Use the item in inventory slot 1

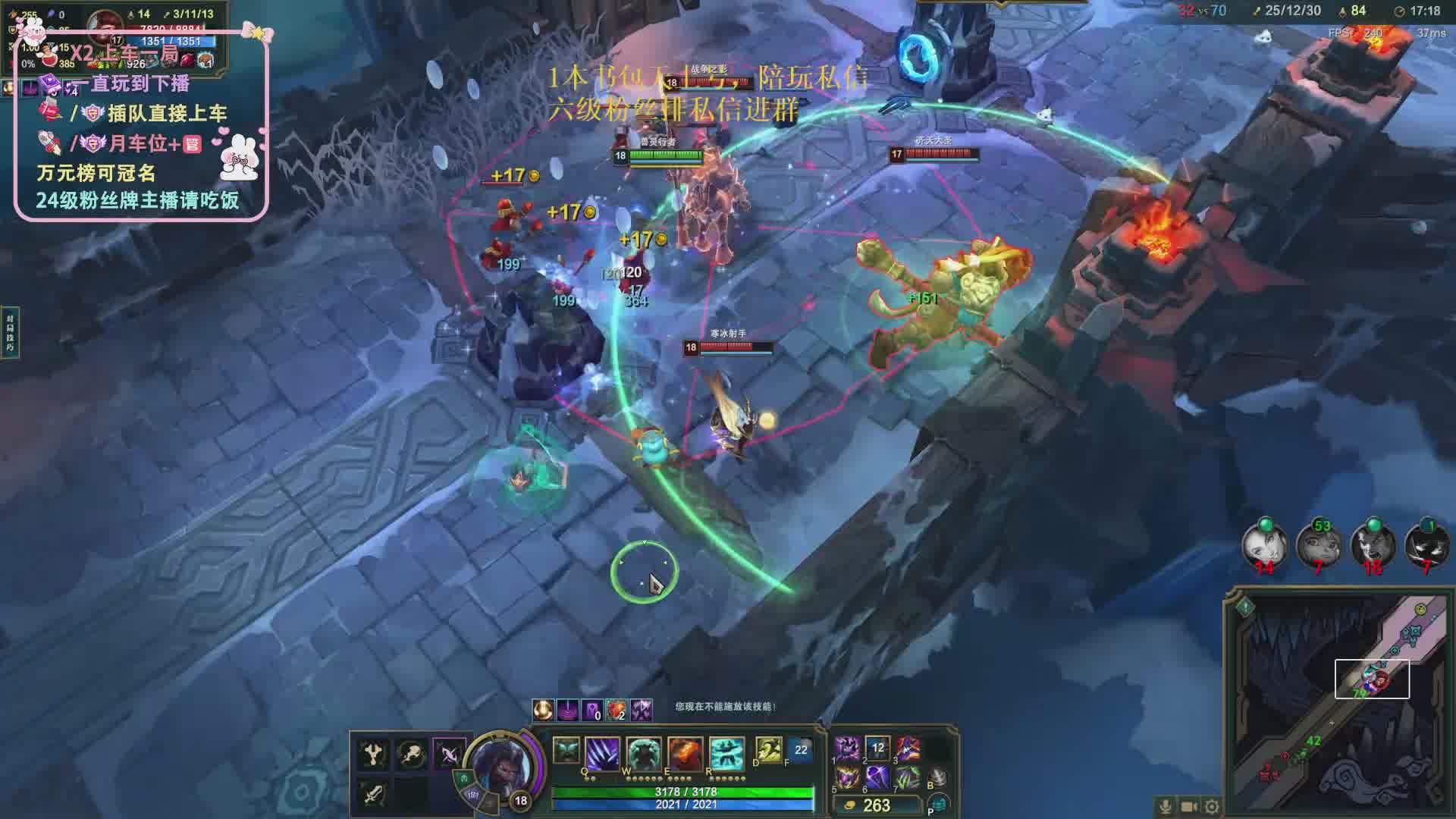point(847,748)
